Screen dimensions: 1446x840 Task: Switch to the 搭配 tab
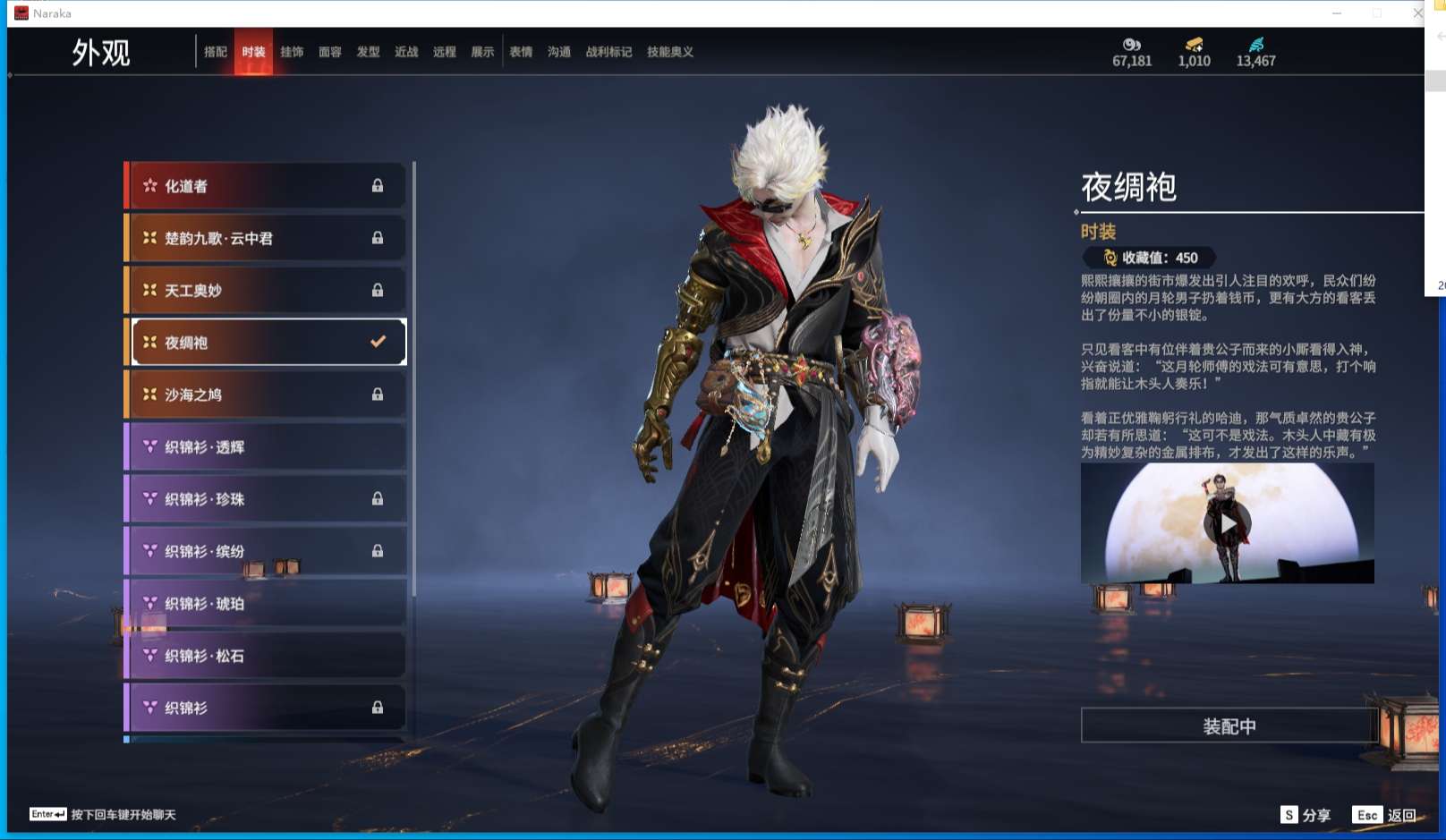pos(215,52)
